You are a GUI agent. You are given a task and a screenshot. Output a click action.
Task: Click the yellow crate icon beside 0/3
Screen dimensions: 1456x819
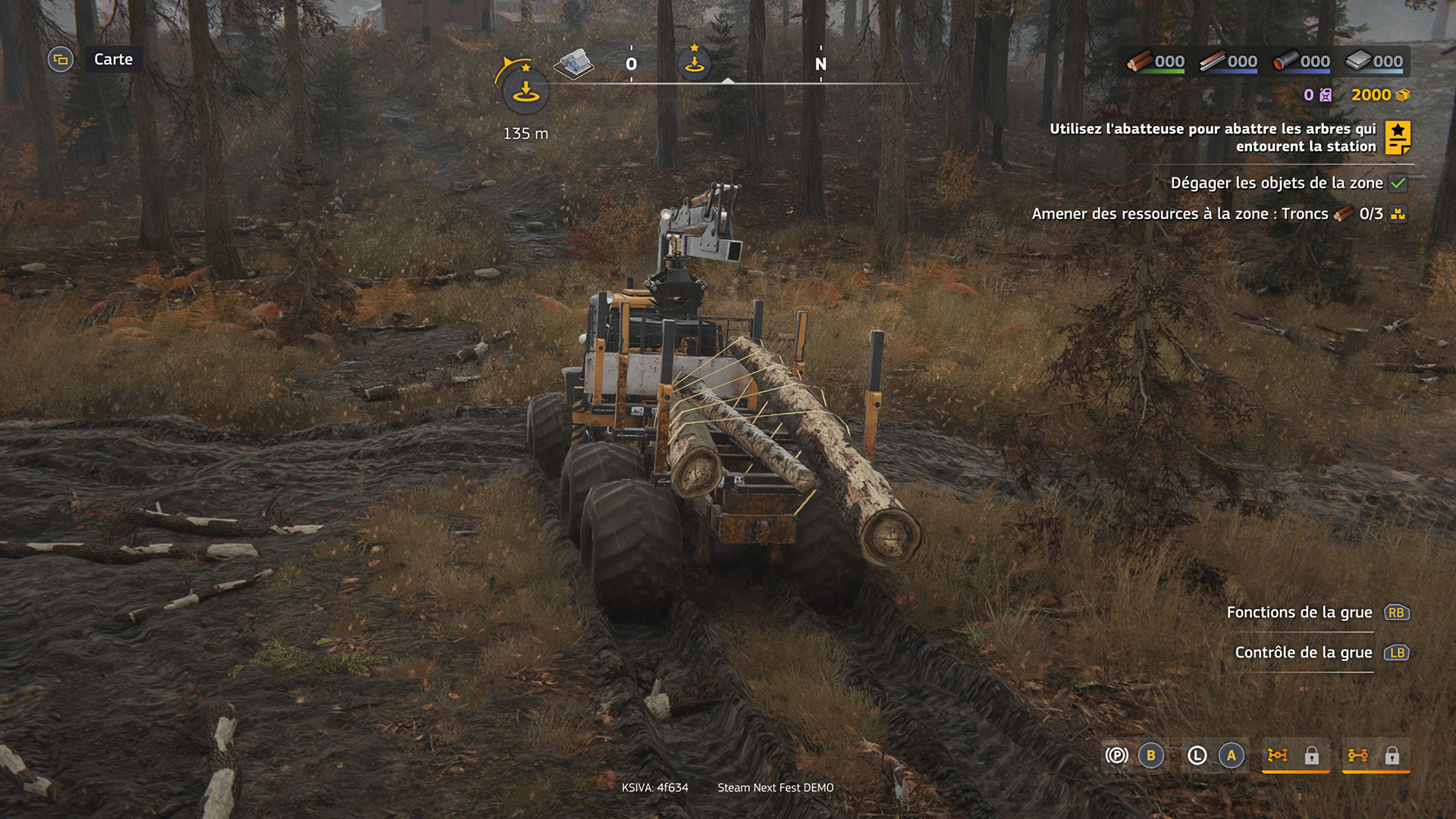click(1398, 214)
